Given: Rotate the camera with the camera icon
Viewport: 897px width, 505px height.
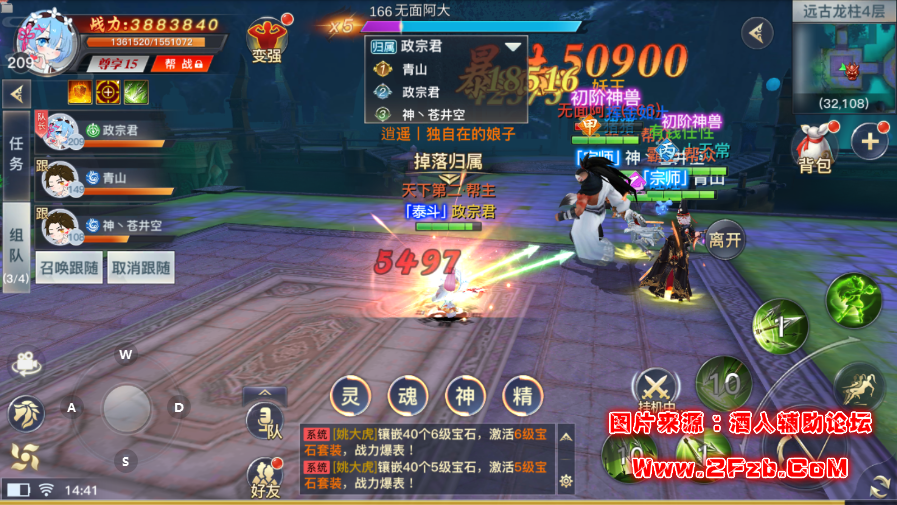Looking at the screenshot, I should [28, 363].
